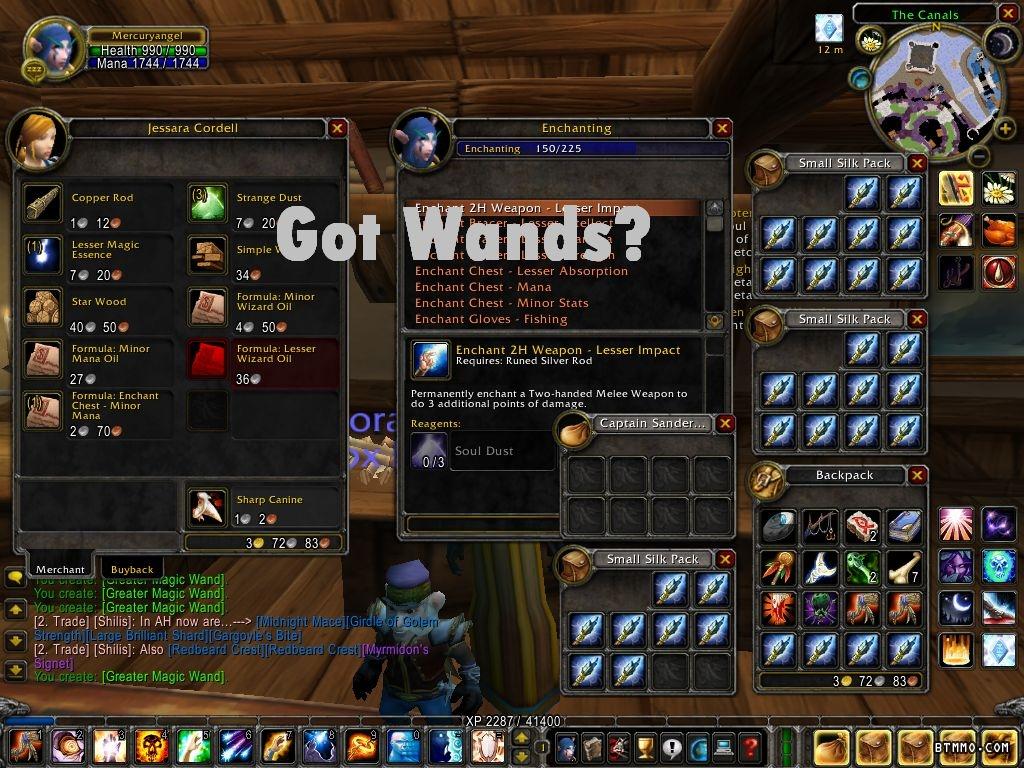Close the Backpack window
This screenshot has width=1024, height=768.
[x=918, y=475]
